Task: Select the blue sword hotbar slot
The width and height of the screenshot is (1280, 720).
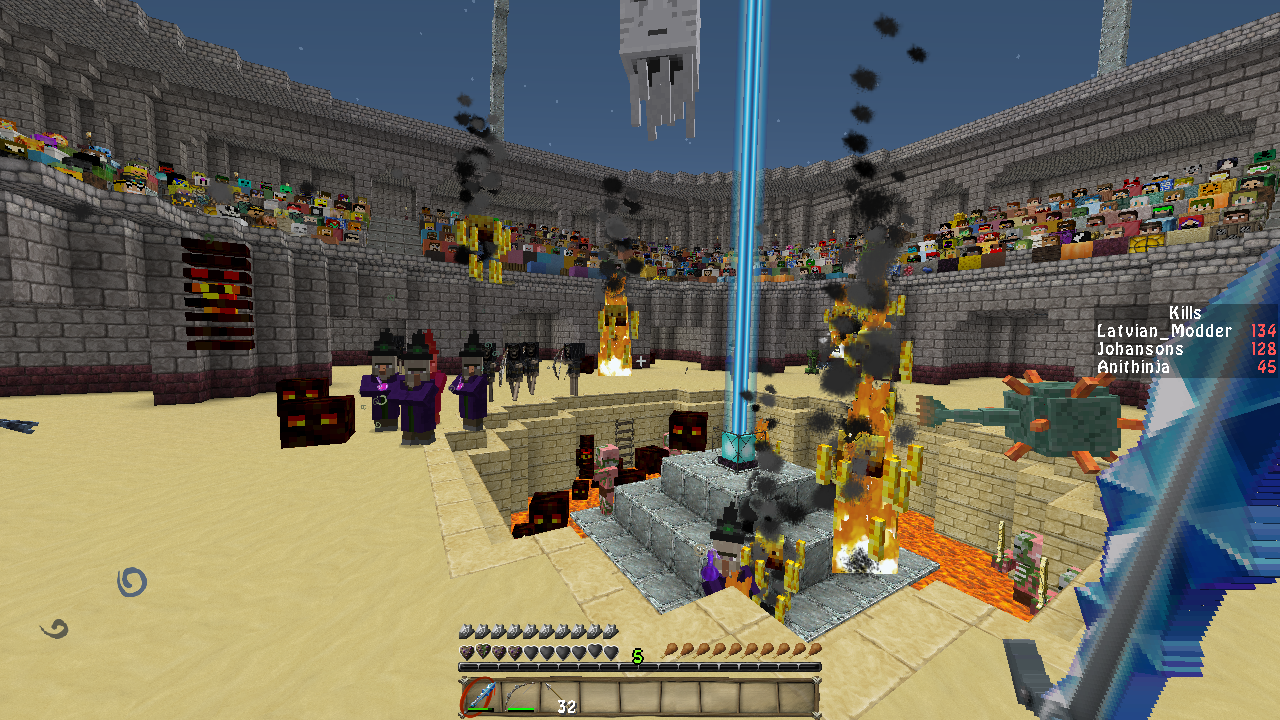Action: point(481,697)
